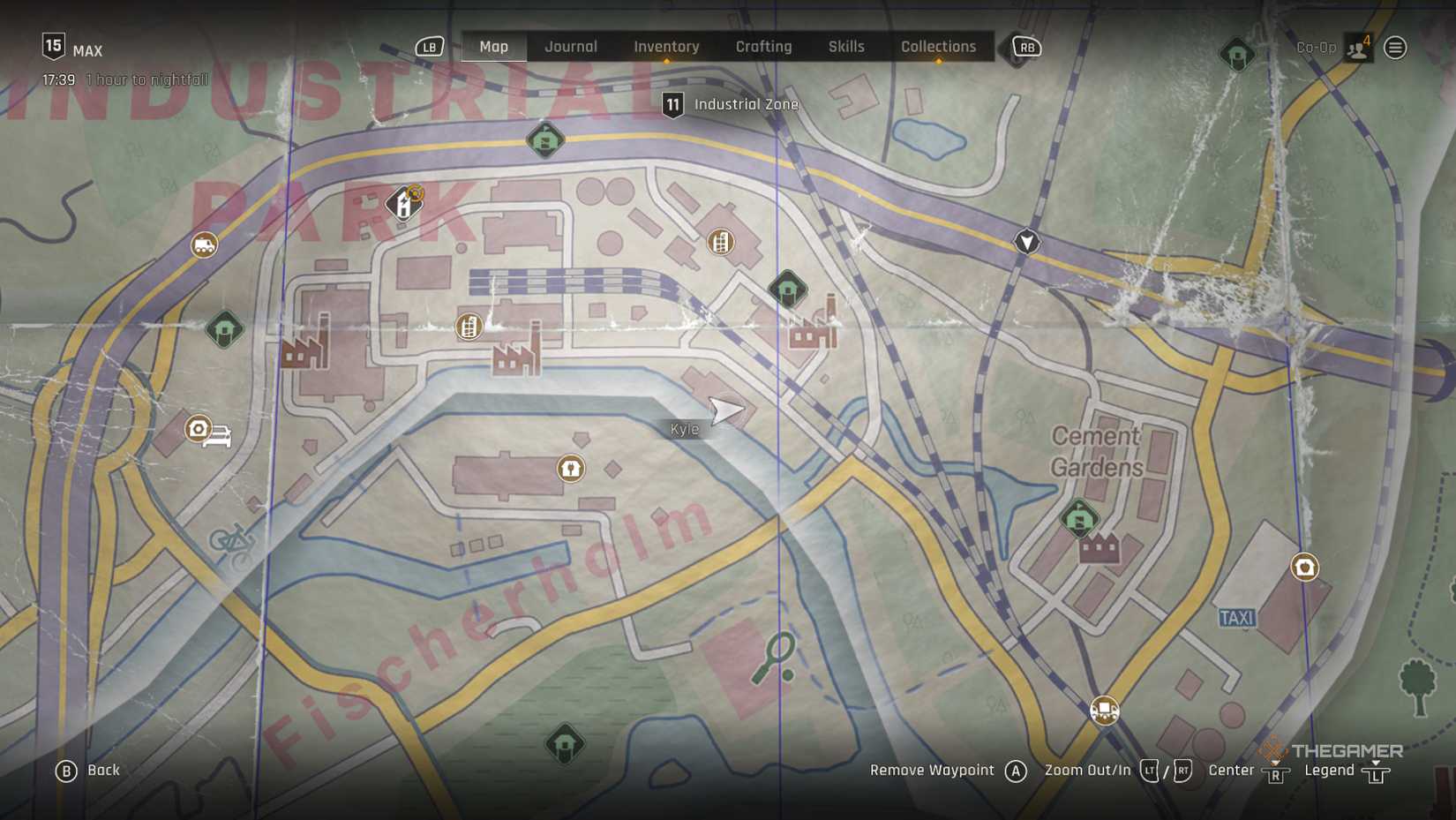The image size is (1456, 820).
Task: Click Kyle's player arrow on the map
Action: coord(726,410)
